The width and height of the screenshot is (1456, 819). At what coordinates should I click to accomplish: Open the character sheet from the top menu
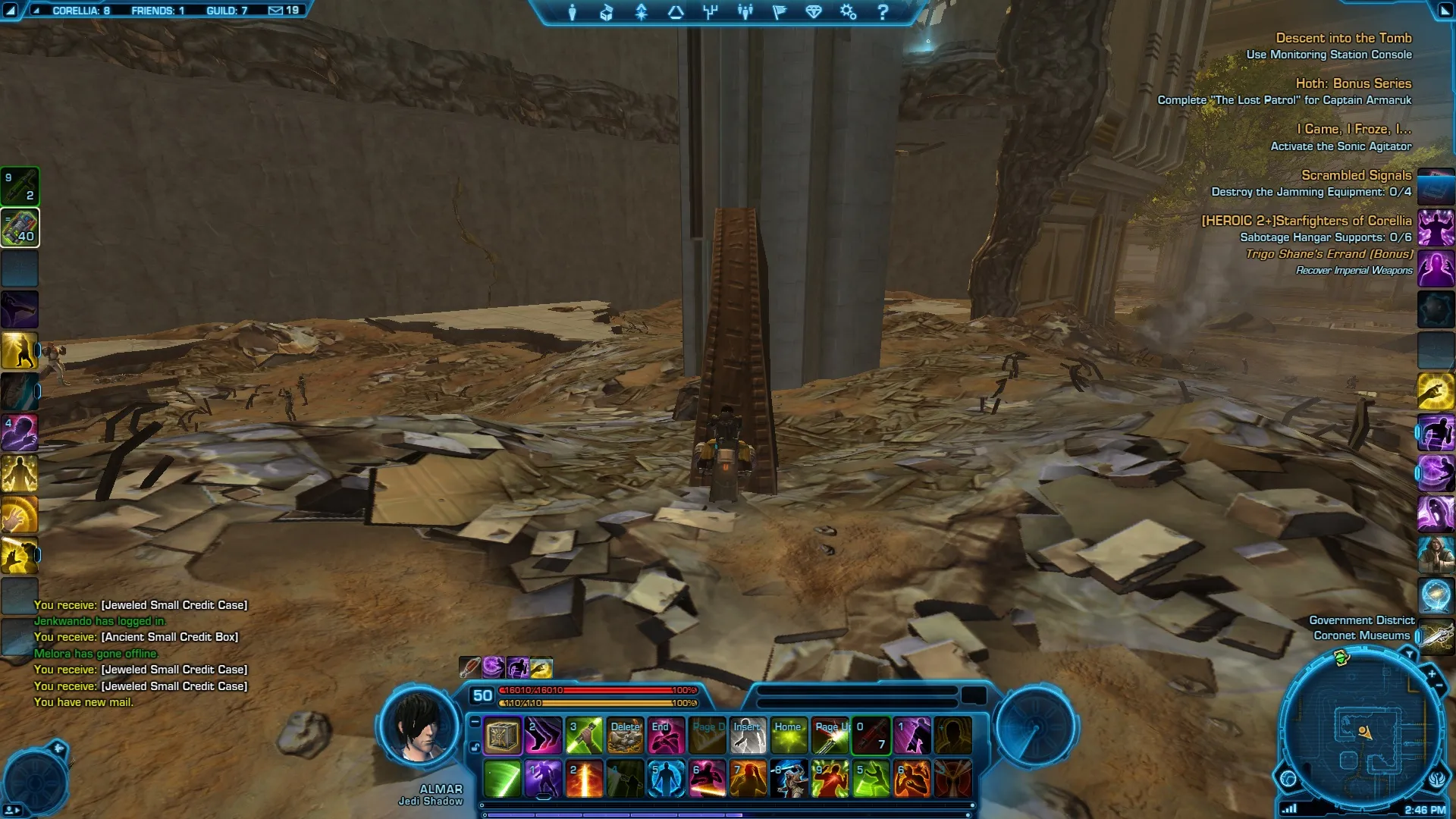[573, 12]
